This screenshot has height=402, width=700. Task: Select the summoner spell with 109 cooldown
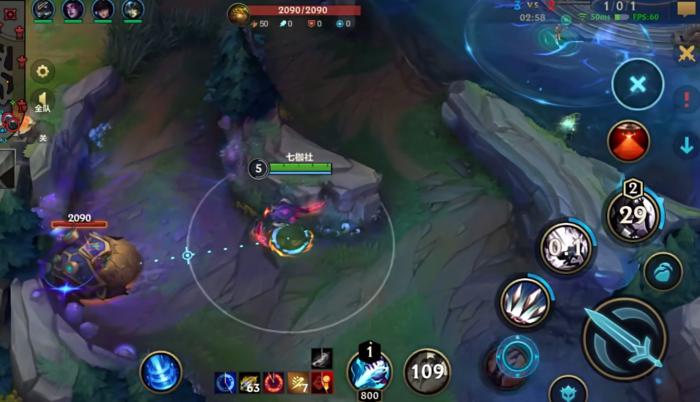tap(427, 372)
